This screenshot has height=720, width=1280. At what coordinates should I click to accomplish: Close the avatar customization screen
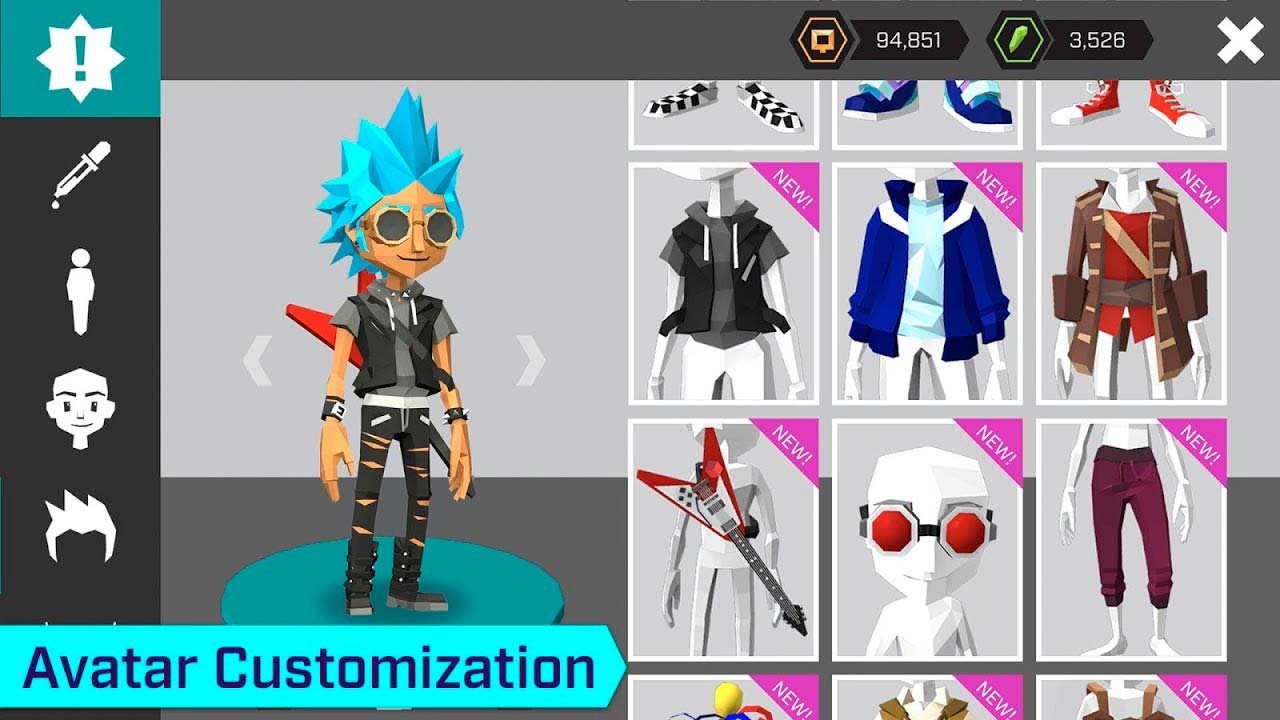coord(1240,41)
